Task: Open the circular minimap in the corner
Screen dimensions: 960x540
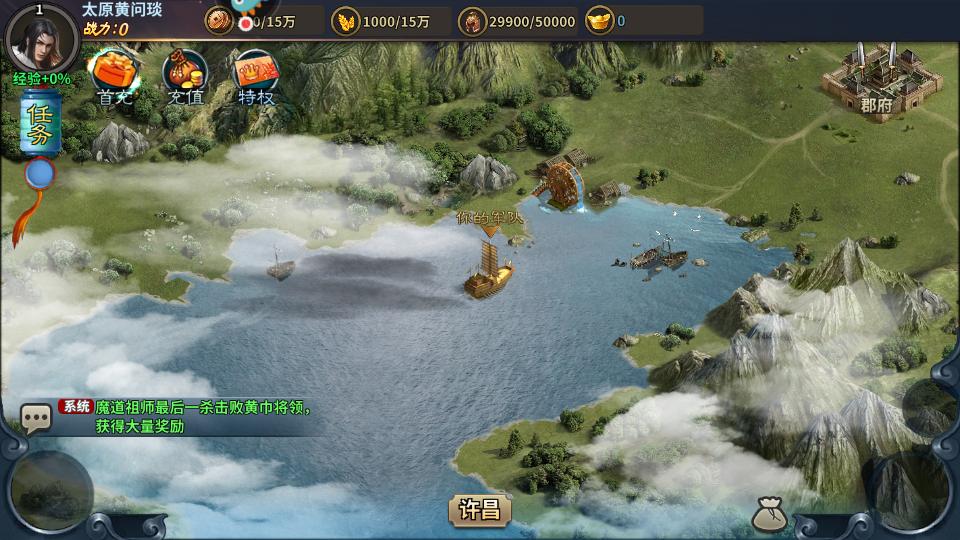Action: coord(50,492)
